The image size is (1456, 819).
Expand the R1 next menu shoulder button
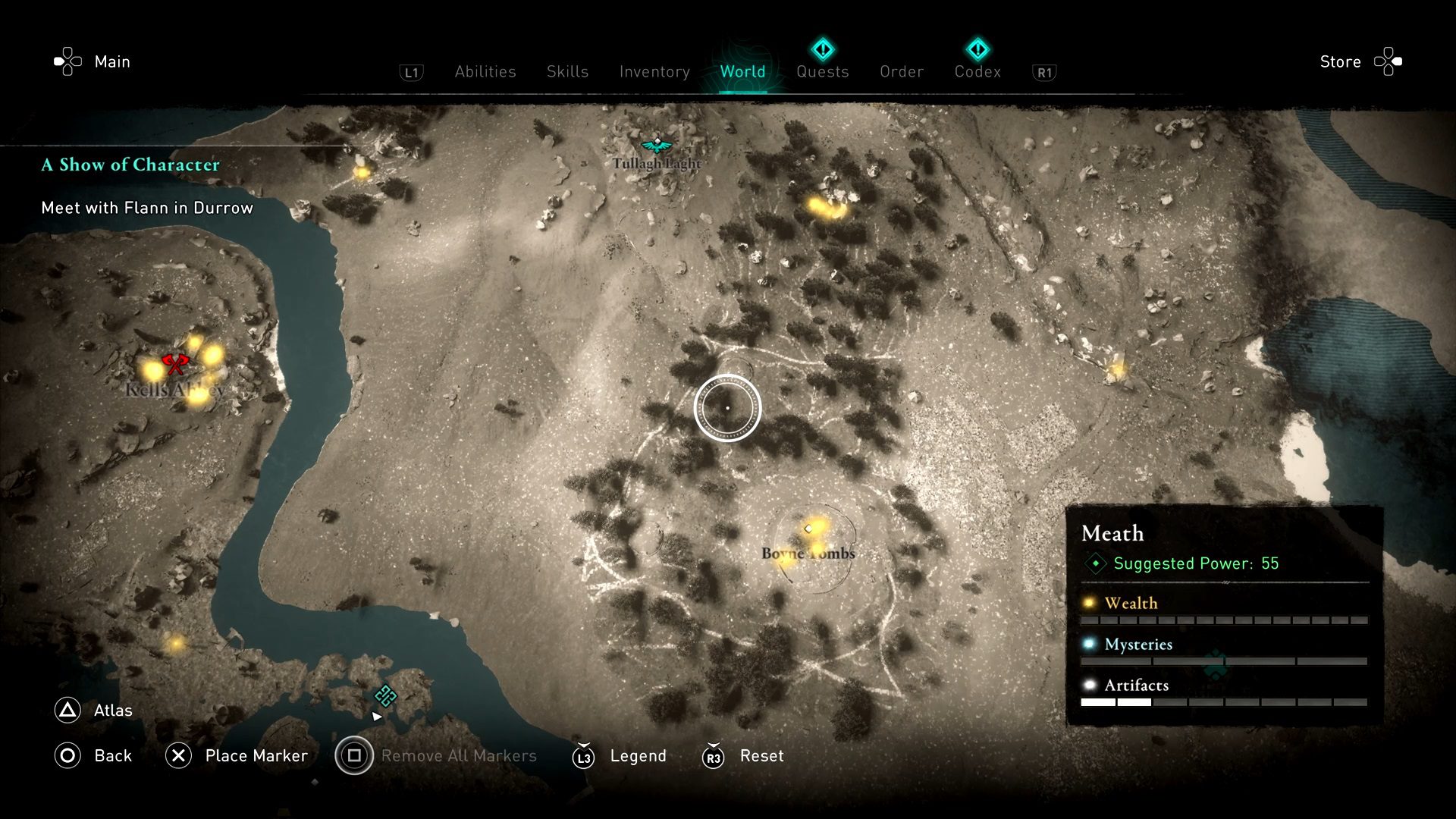pyautogui.click(x=1044, y=71)
